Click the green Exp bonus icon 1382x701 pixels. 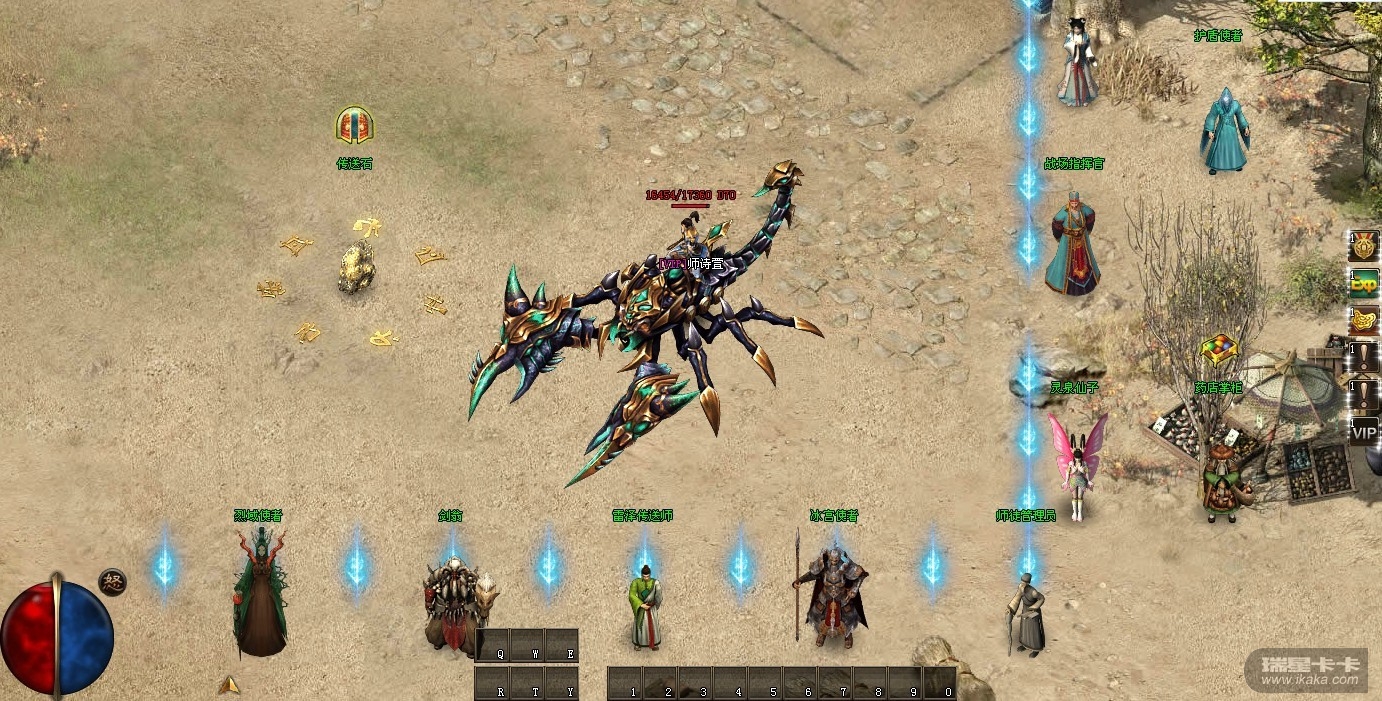(1364, 283)
